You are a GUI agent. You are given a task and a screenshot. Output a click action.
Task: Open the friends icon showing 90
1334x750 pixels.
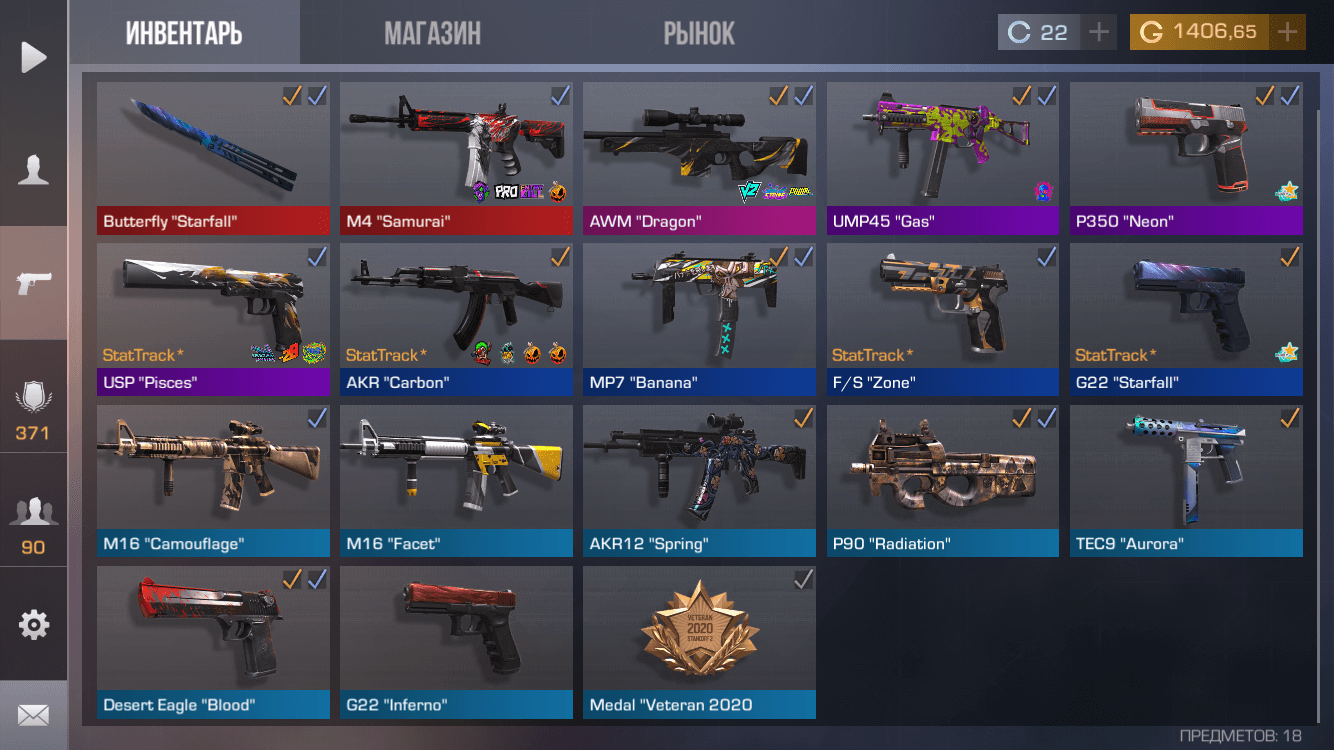click(x=34, y=524)
